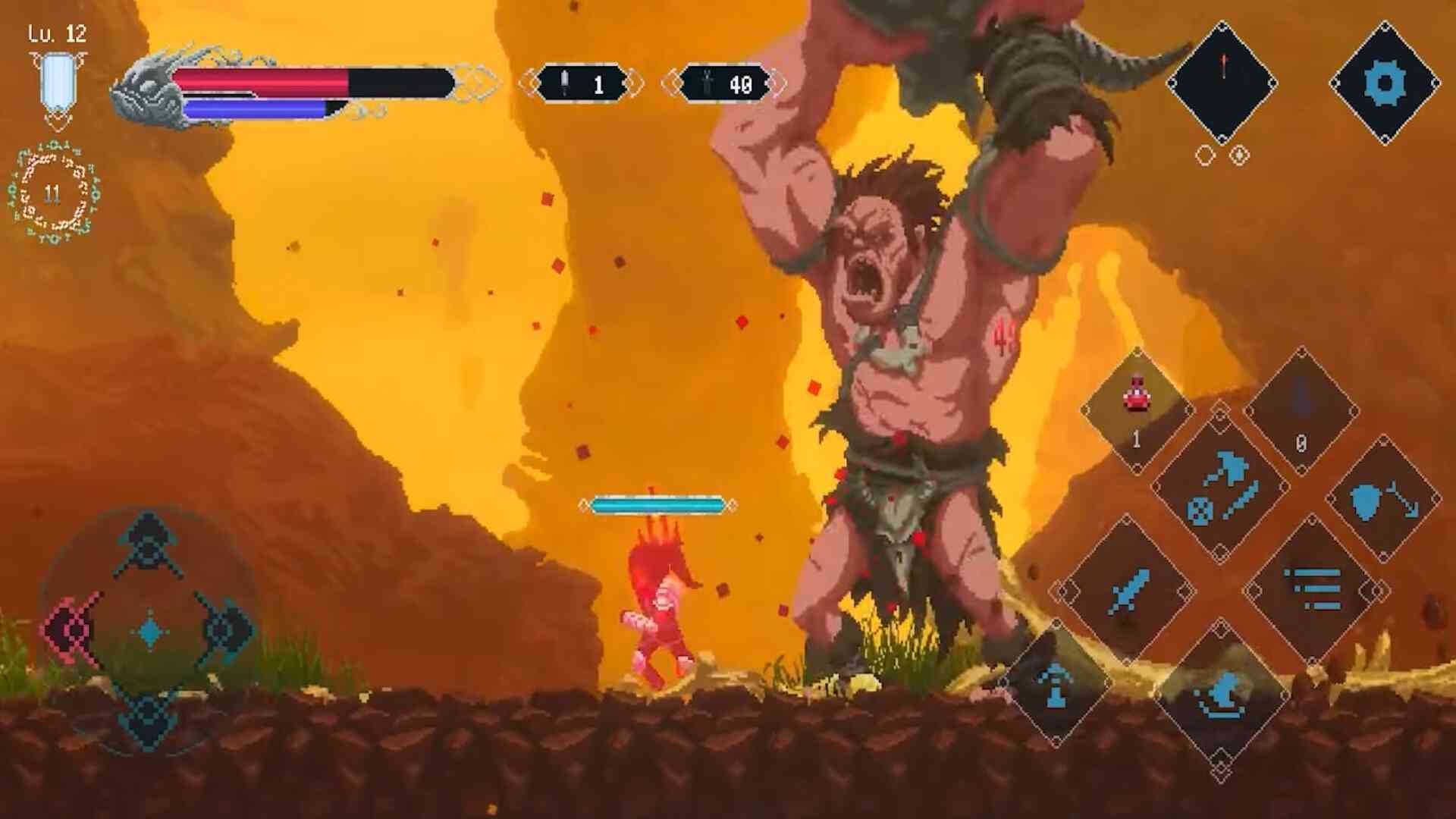Screen dimensions: 1456x819
Task: Tap the d-pad down arrow
Action: coord(149,717)
